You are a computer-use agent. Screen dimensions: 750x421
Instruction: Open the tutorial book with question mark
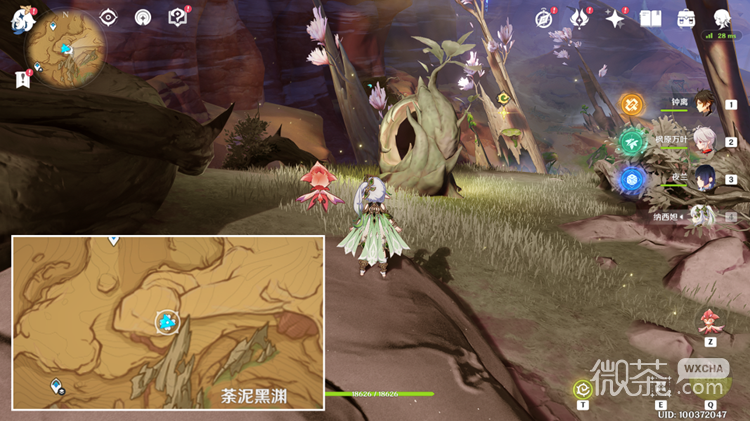pos(177,17)
